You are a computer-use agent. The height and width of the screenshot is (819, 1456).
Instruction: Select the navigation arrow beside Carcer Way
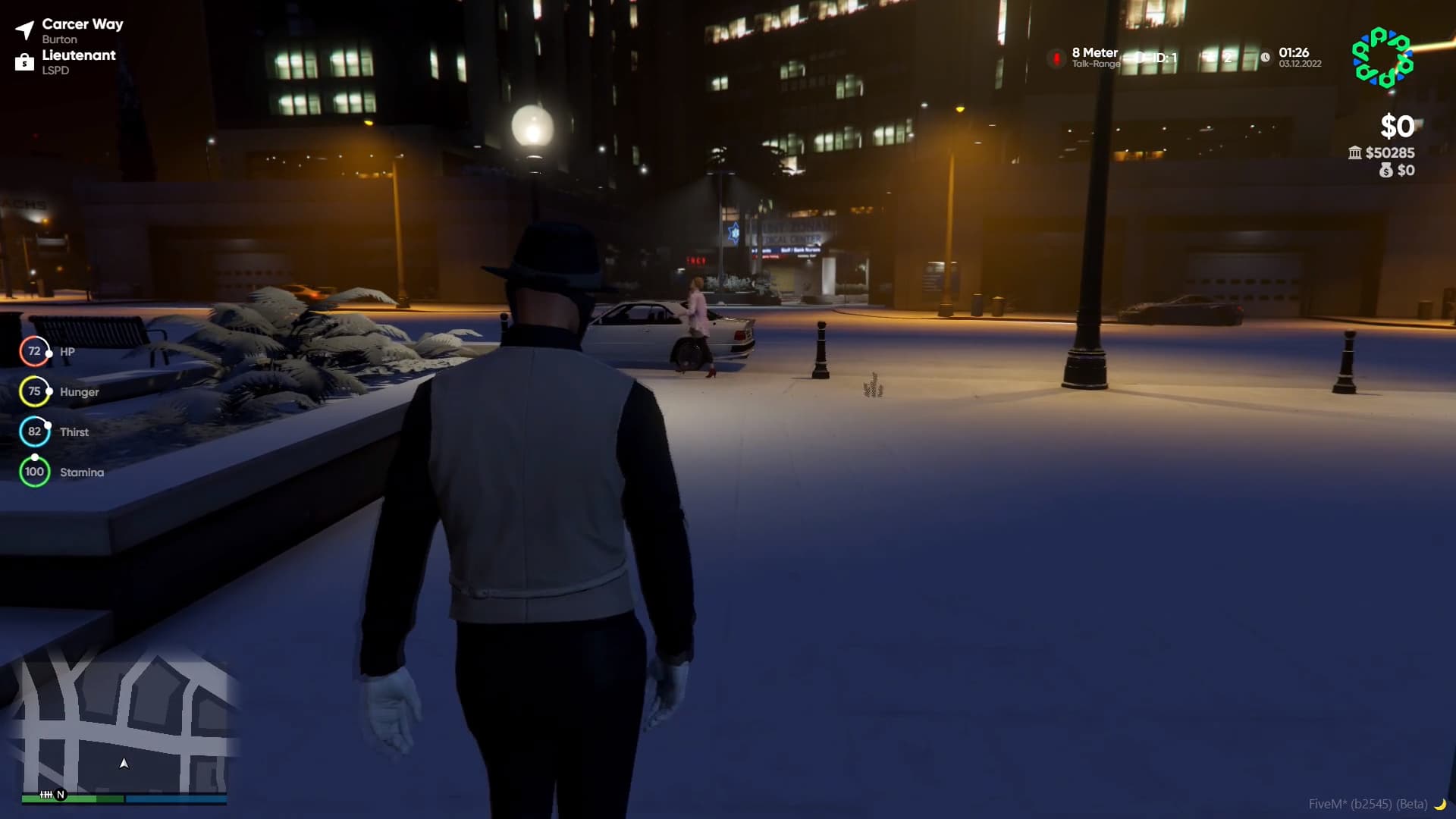click(25, 28)
